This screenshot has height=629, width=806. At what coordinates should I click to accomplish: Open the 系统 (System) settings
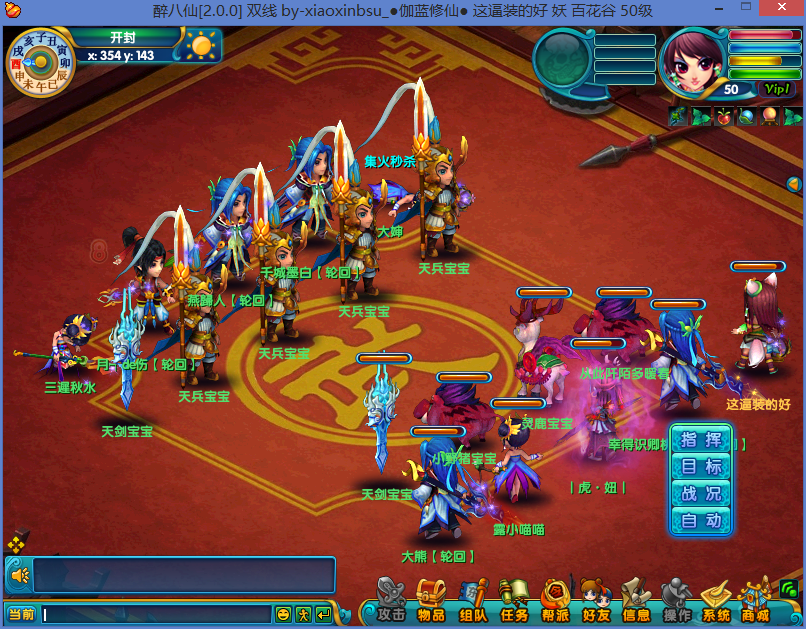(716, 600)
